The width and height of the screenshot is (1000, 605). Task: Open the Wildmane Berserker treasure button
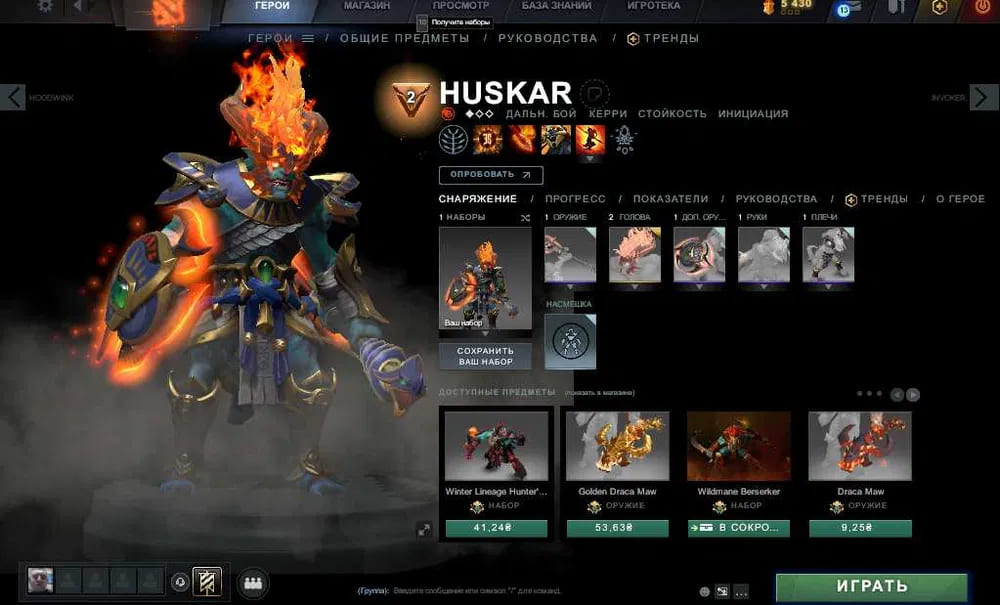tap(738, 529)
